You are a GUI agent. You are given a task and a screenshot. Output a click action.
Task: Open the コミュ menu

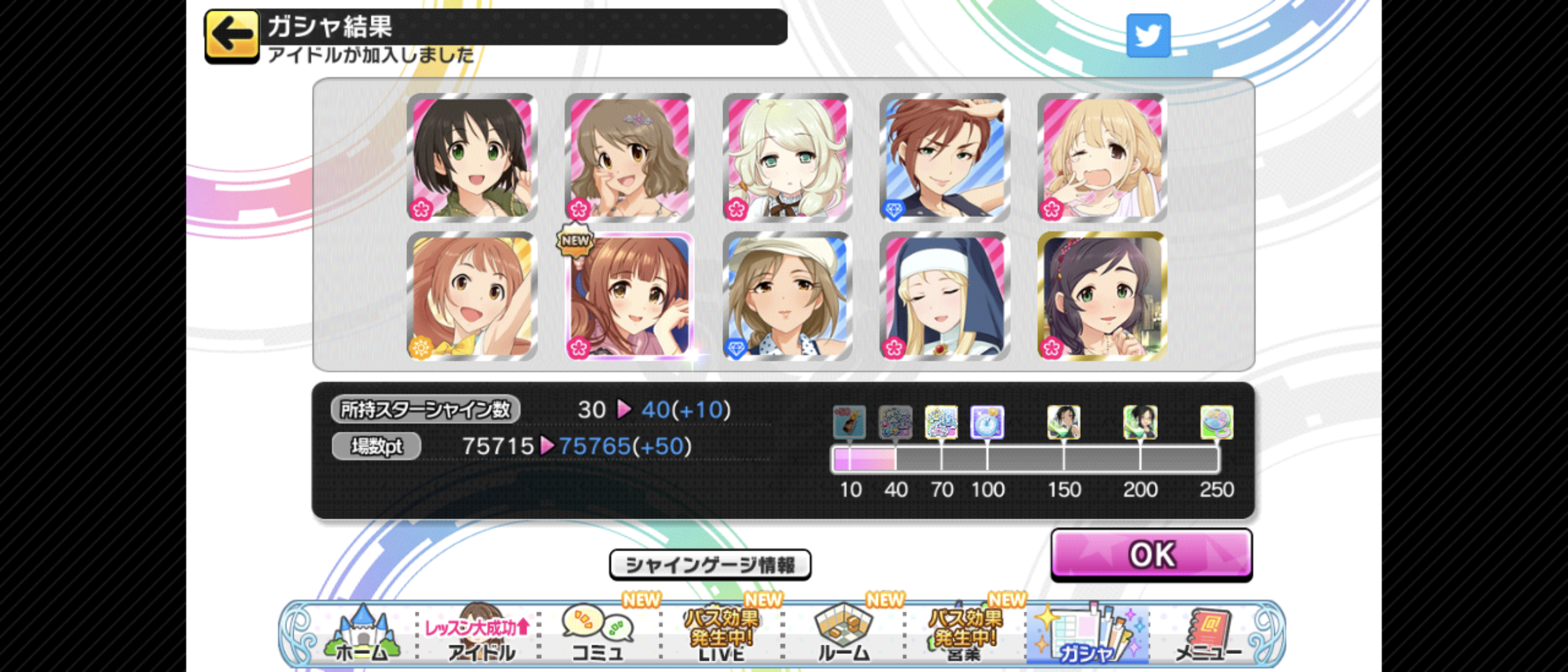[x=597, y=635]
